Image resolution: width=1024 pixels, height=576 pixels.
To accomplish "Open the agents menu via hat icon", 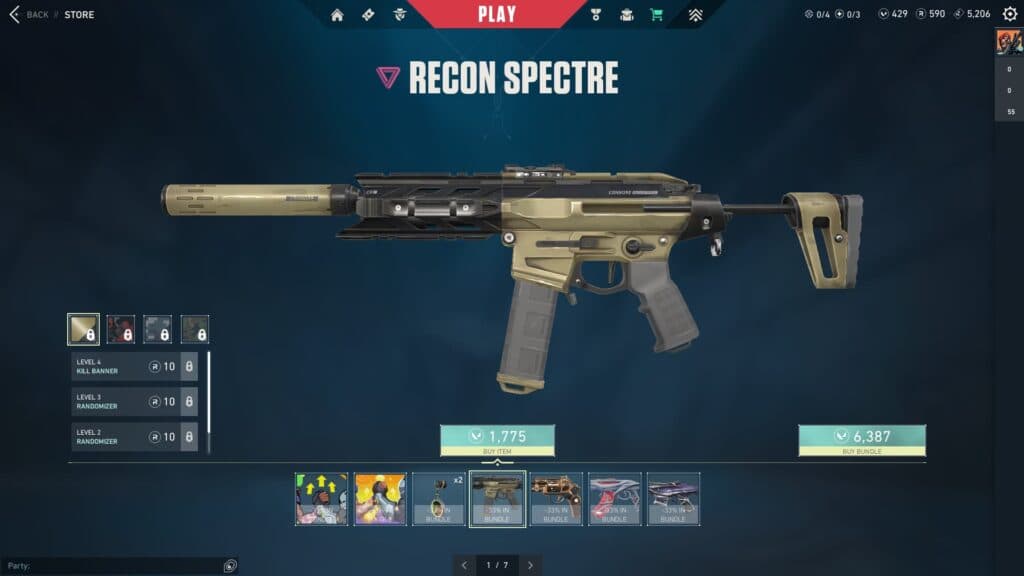I will pos(627,15).
